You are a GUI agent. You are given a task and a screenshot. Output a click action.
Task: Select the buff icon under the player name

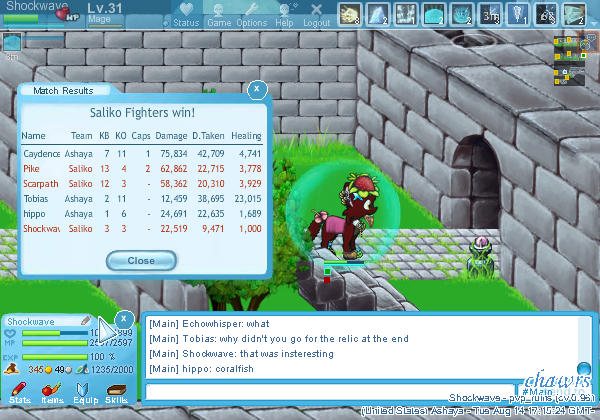pos(12,42)
